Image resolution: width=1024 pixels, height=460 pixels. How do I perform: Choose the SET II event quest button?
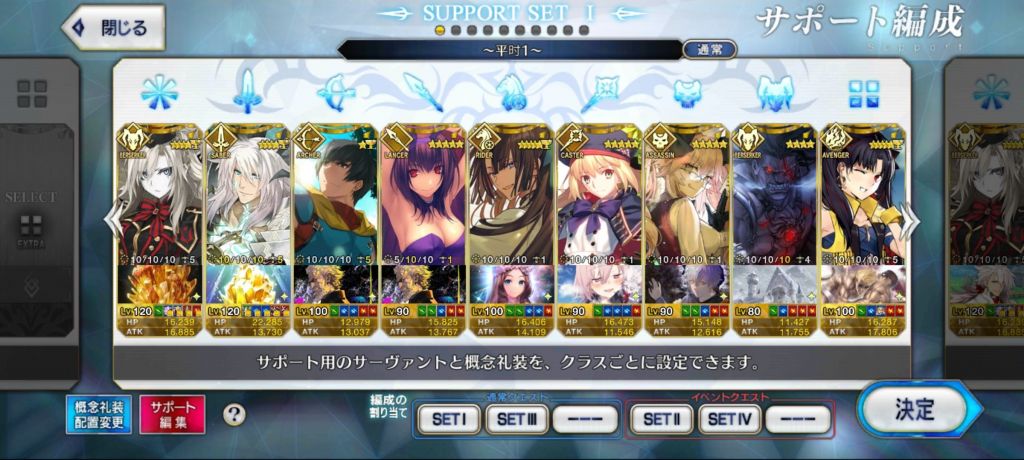point(661,419)
